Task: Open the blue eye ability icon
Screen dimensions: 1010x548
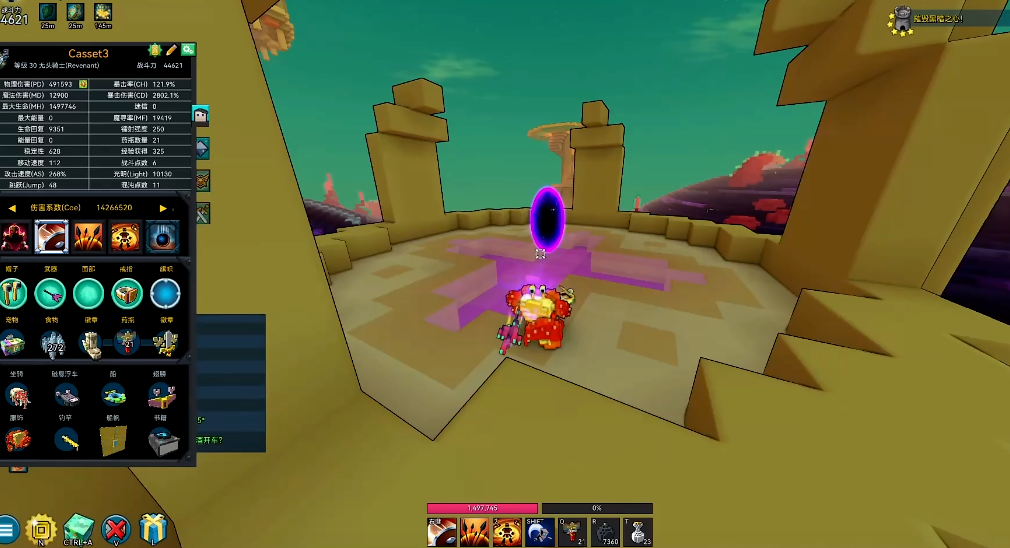Action: click(x=163, y=237)
